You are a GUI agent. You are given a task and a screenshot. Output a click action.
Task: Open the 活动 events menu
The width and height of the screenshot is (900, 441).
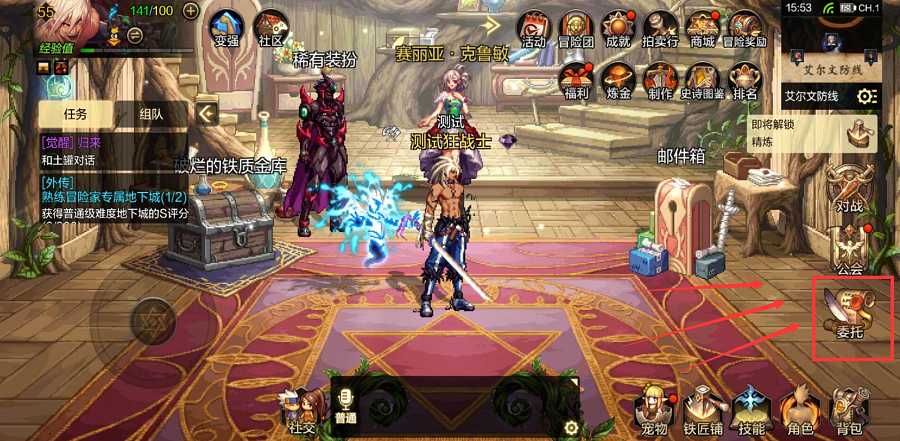533,28
